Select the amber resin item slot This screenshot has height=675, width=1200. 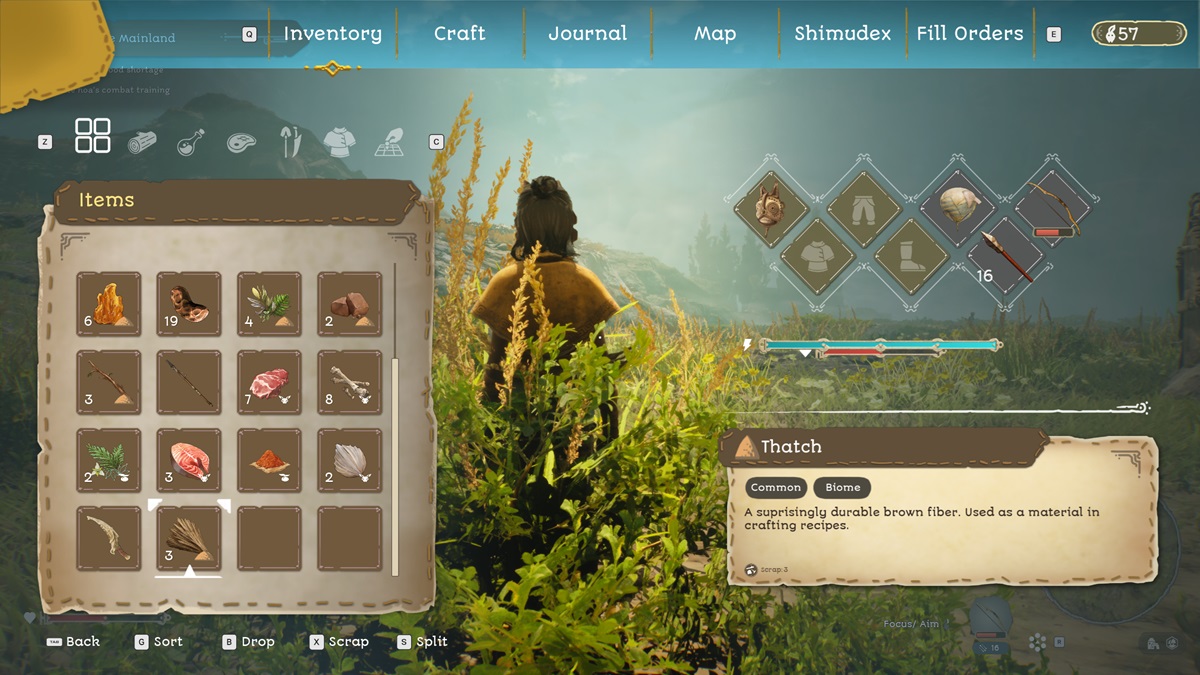[x=109, y=304]
